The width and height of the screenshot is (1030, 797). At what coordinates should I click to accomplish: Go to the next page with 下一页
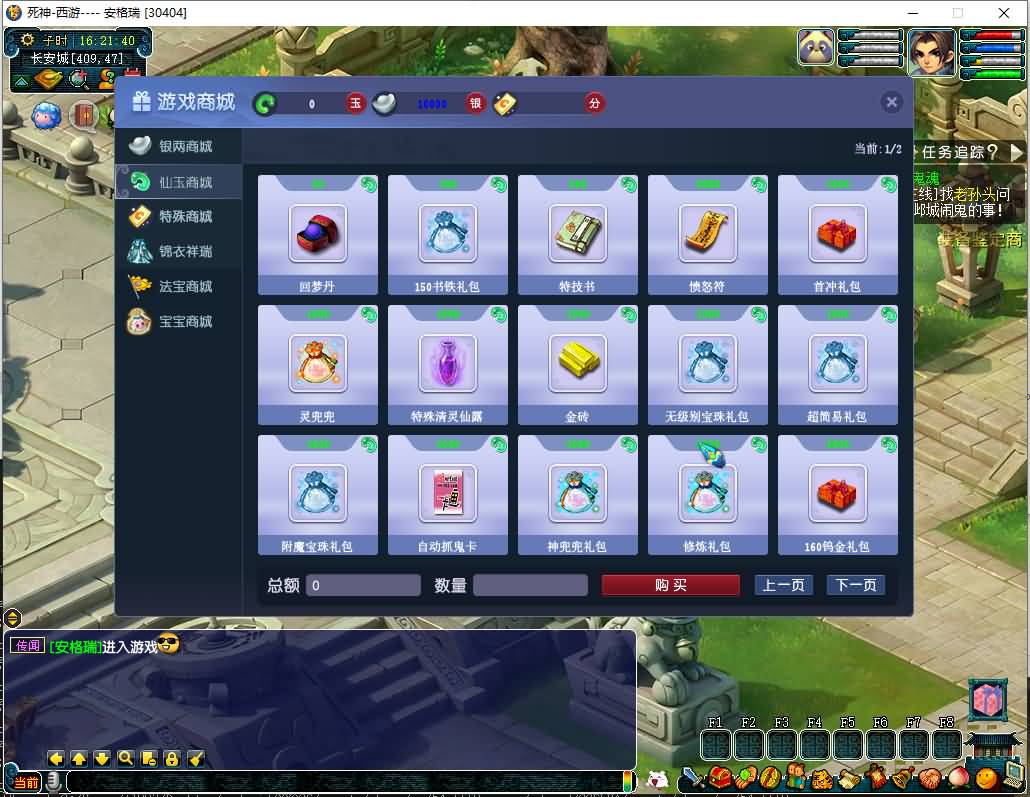pos(856,585)
